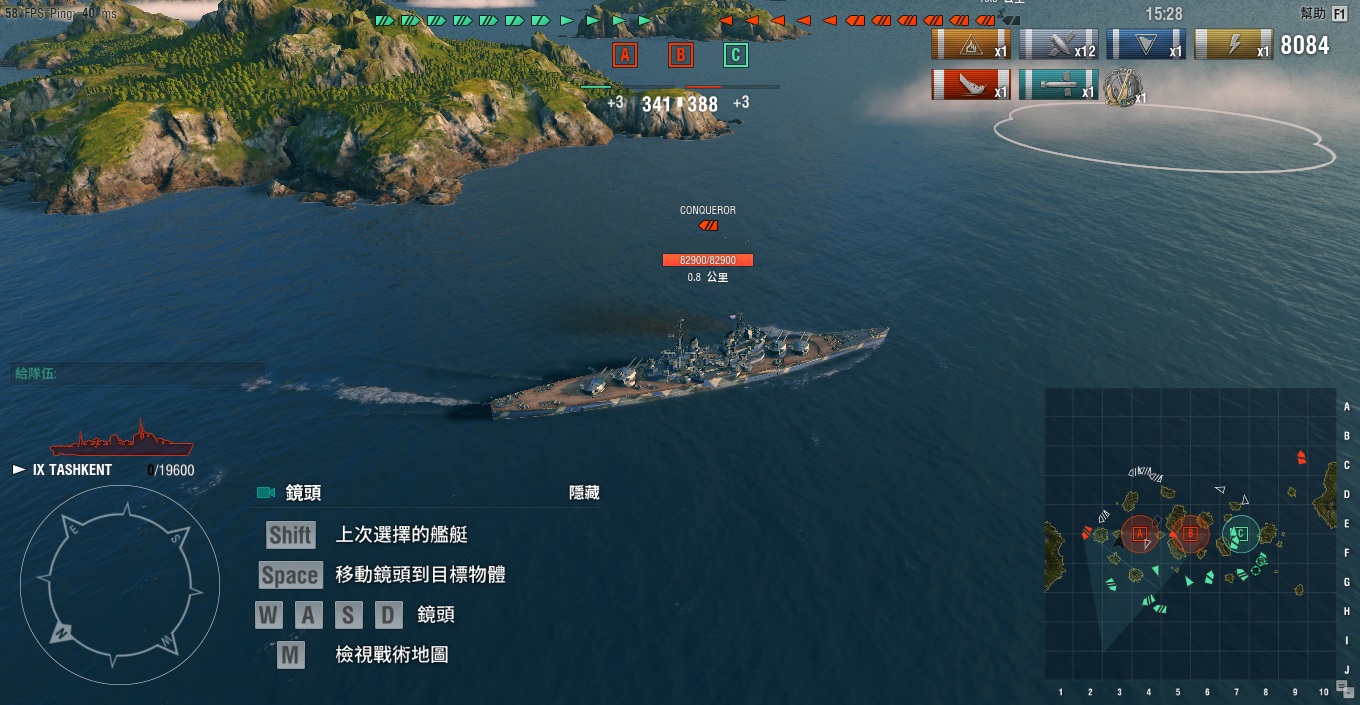Image resolution: width=1360 pixels, height=705 pixels.
Task: Select capture point C on the minimap
Action: point(1240,534)
